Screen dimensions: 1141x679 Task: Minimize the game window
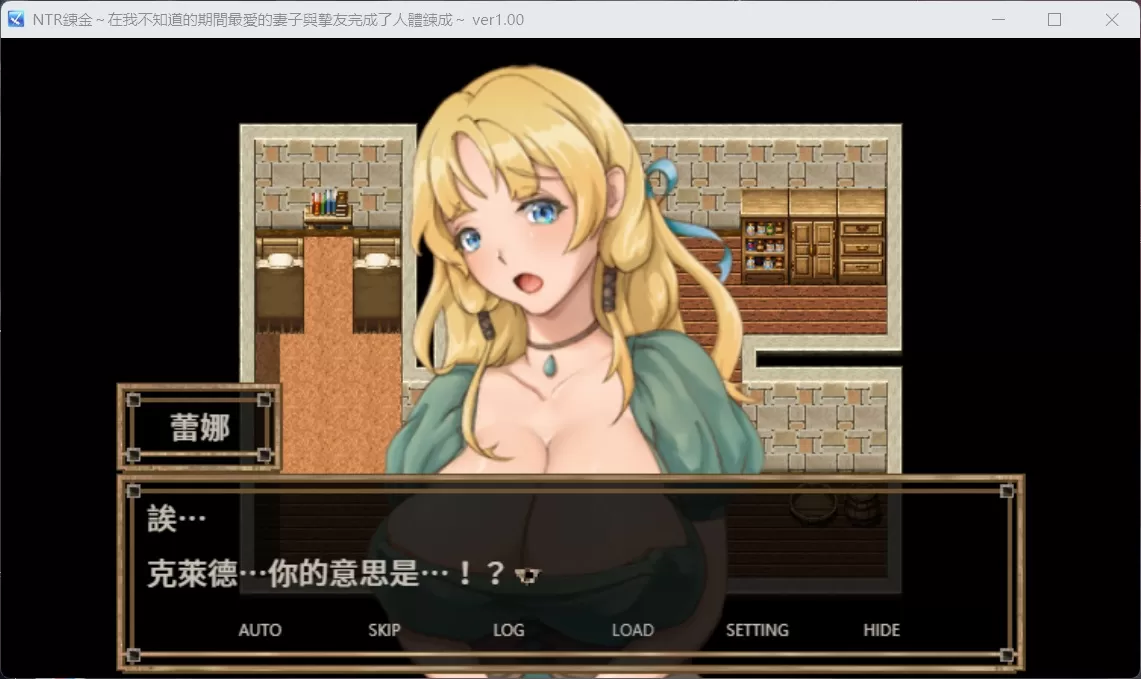[x=997, y=19]
